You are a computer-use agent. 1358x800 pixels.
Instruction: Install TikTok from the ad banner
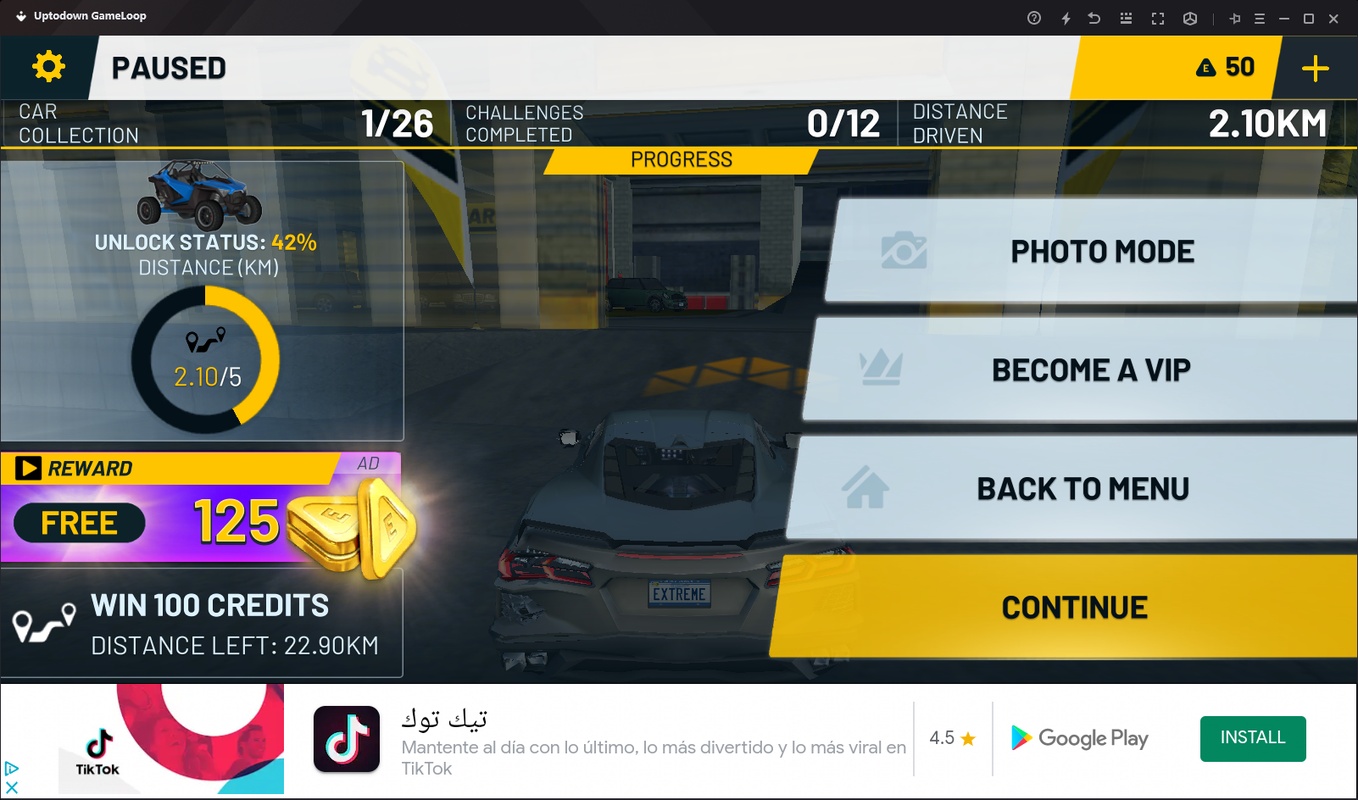1252,738
